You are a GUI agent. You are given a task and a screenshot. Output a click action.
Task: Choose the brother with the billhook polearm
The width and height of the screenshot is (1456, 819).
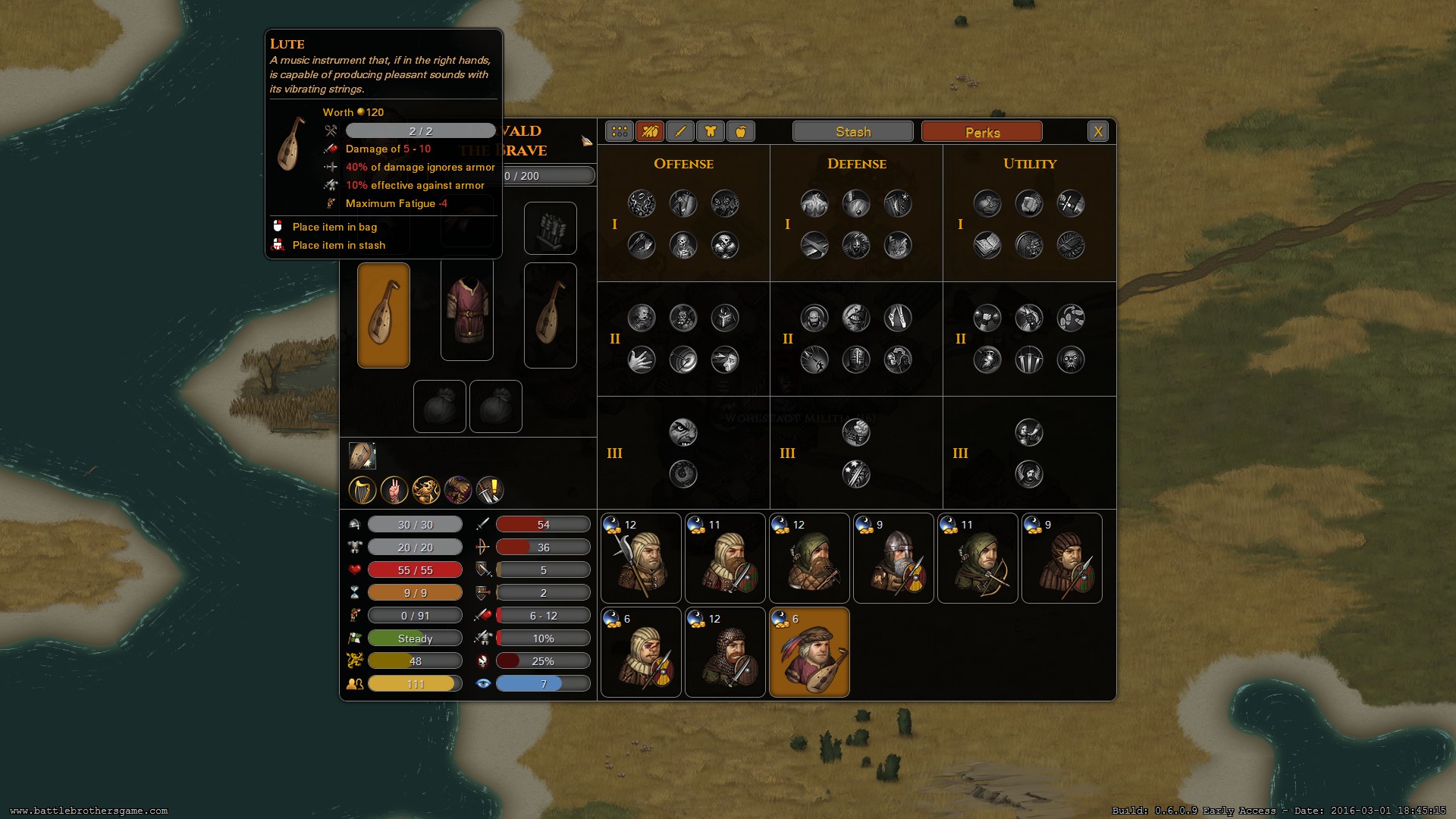pos(641,558)
